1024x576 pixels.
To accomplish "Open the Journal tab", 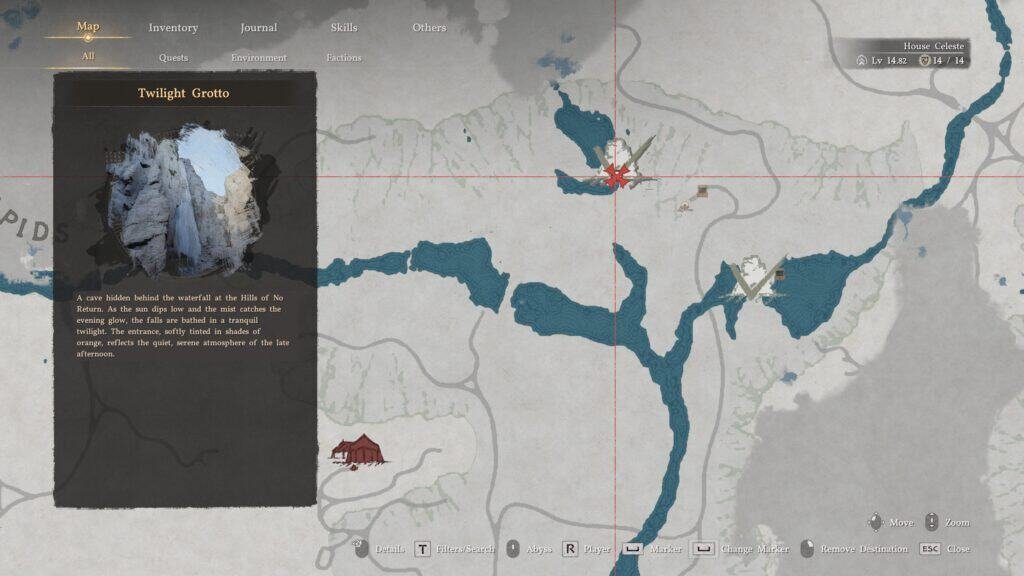I will (259, 28).
